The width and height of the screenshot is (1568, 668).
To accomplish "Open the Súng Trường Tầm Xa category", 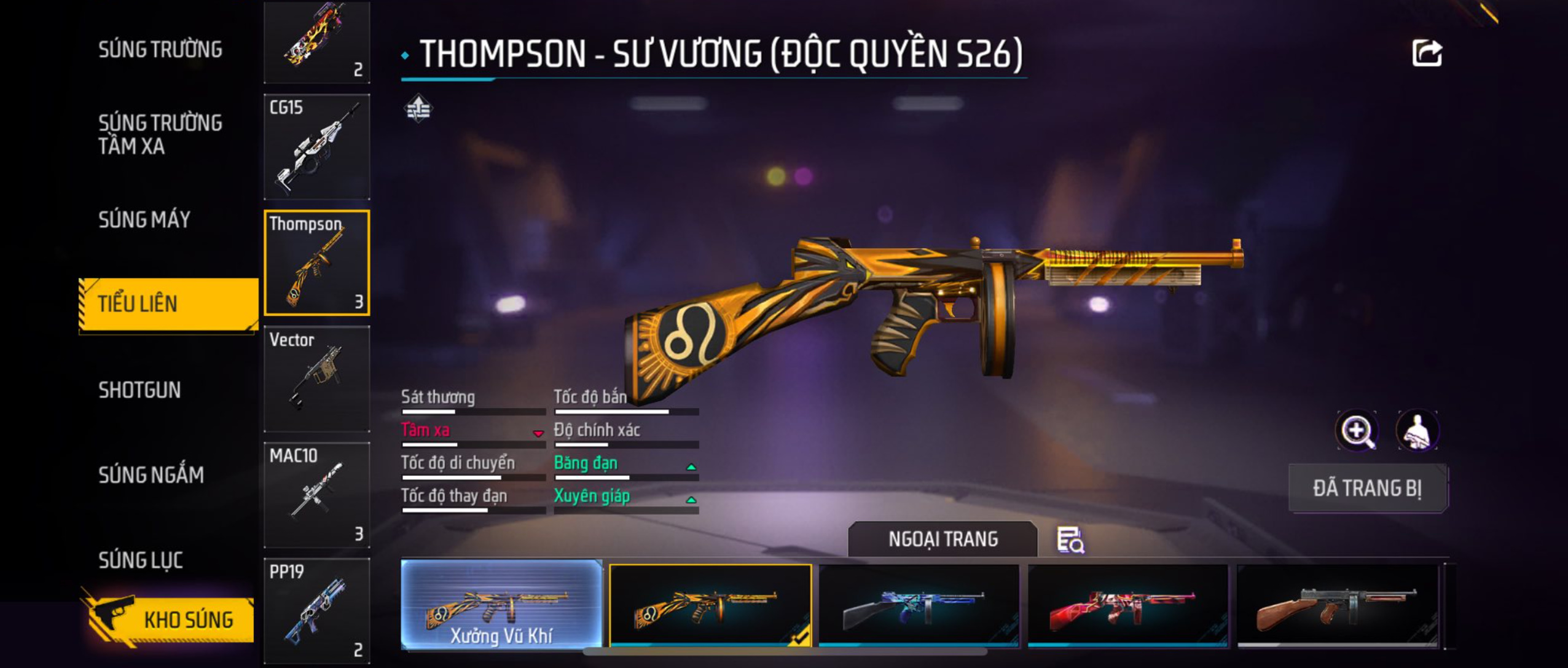I will point(160,134).
